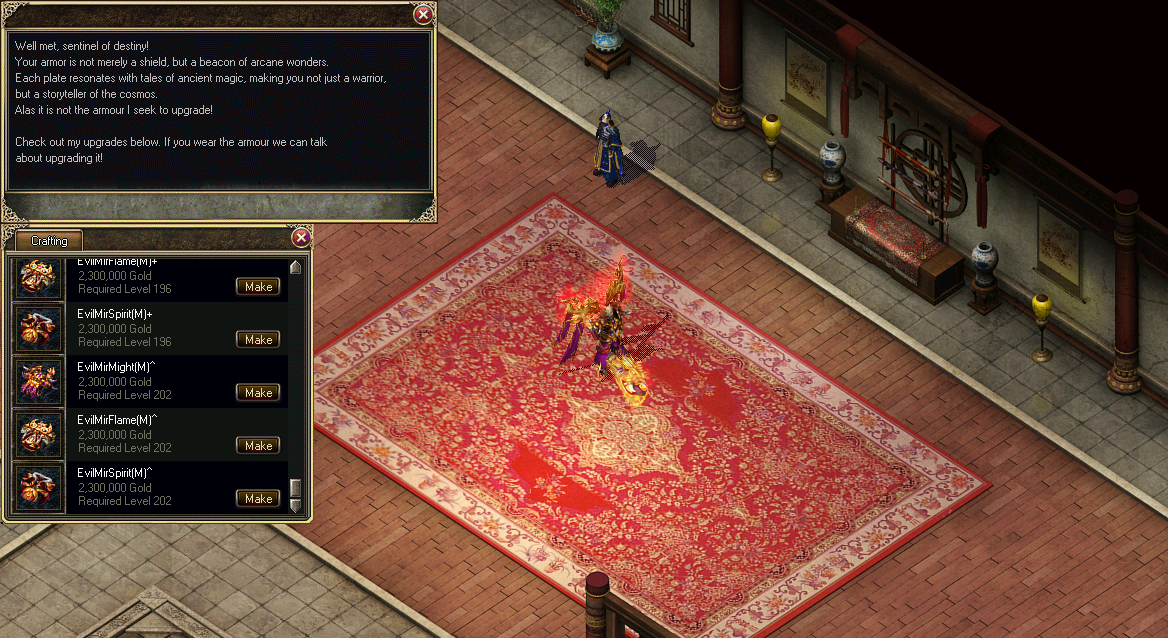Pick the EvilMirSpirit(M)^ armour icon
1168x638 pixels.
coord(39,488)
